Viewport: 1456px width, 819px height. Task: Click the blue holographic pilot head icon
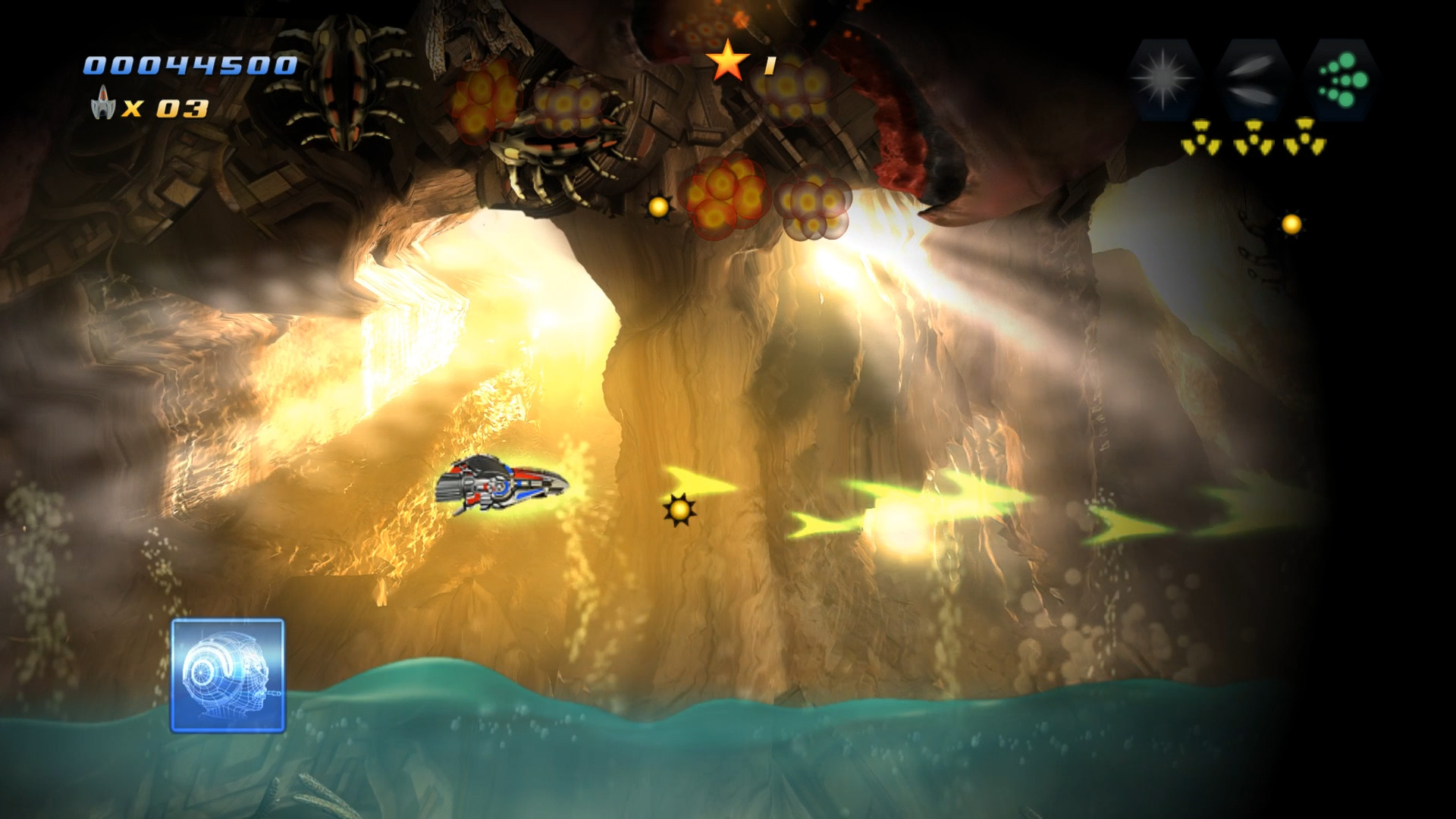coord(227,676)
